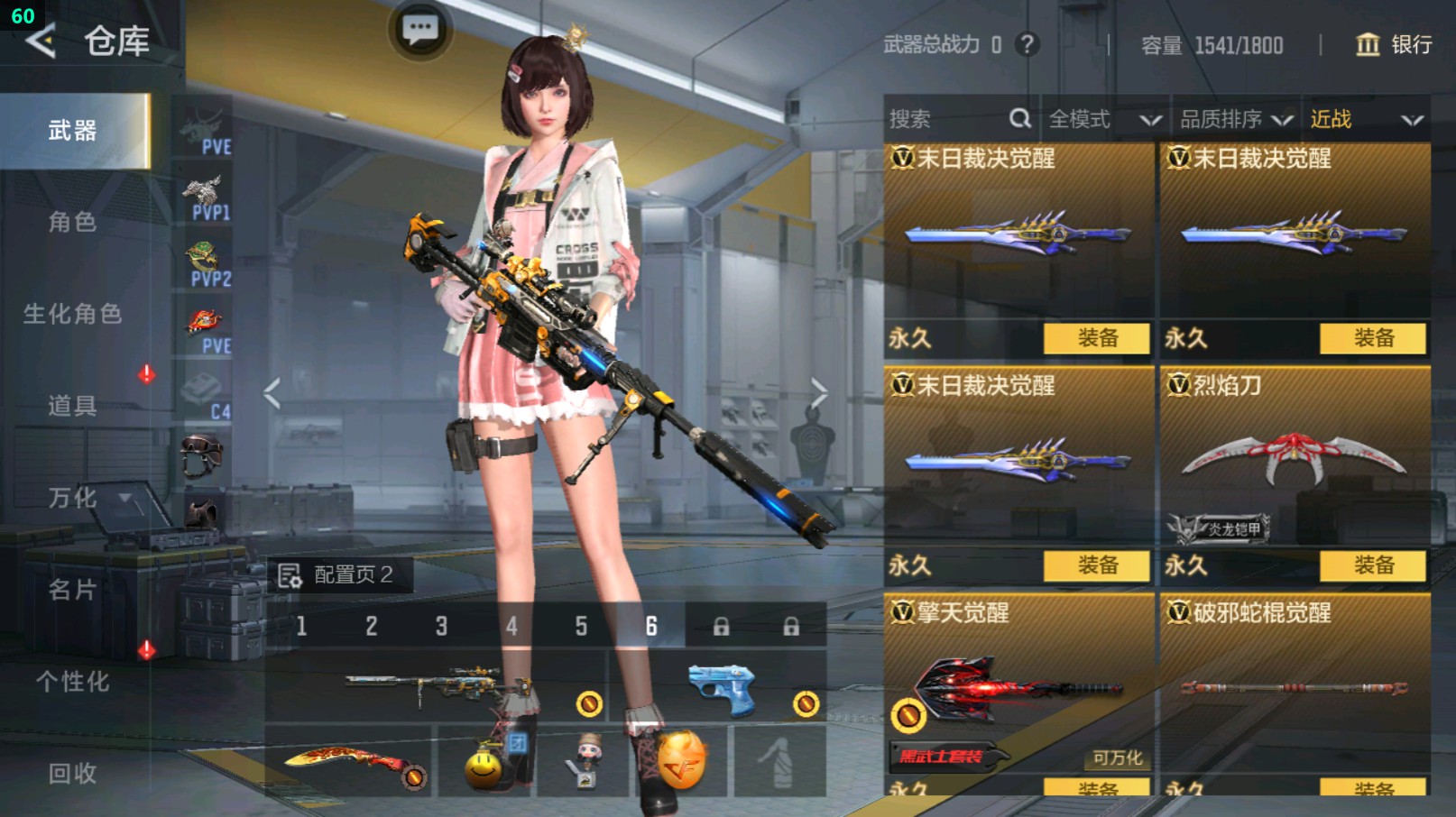Click the 配置页2 edit icon
1456x817 pixels.
291,574
